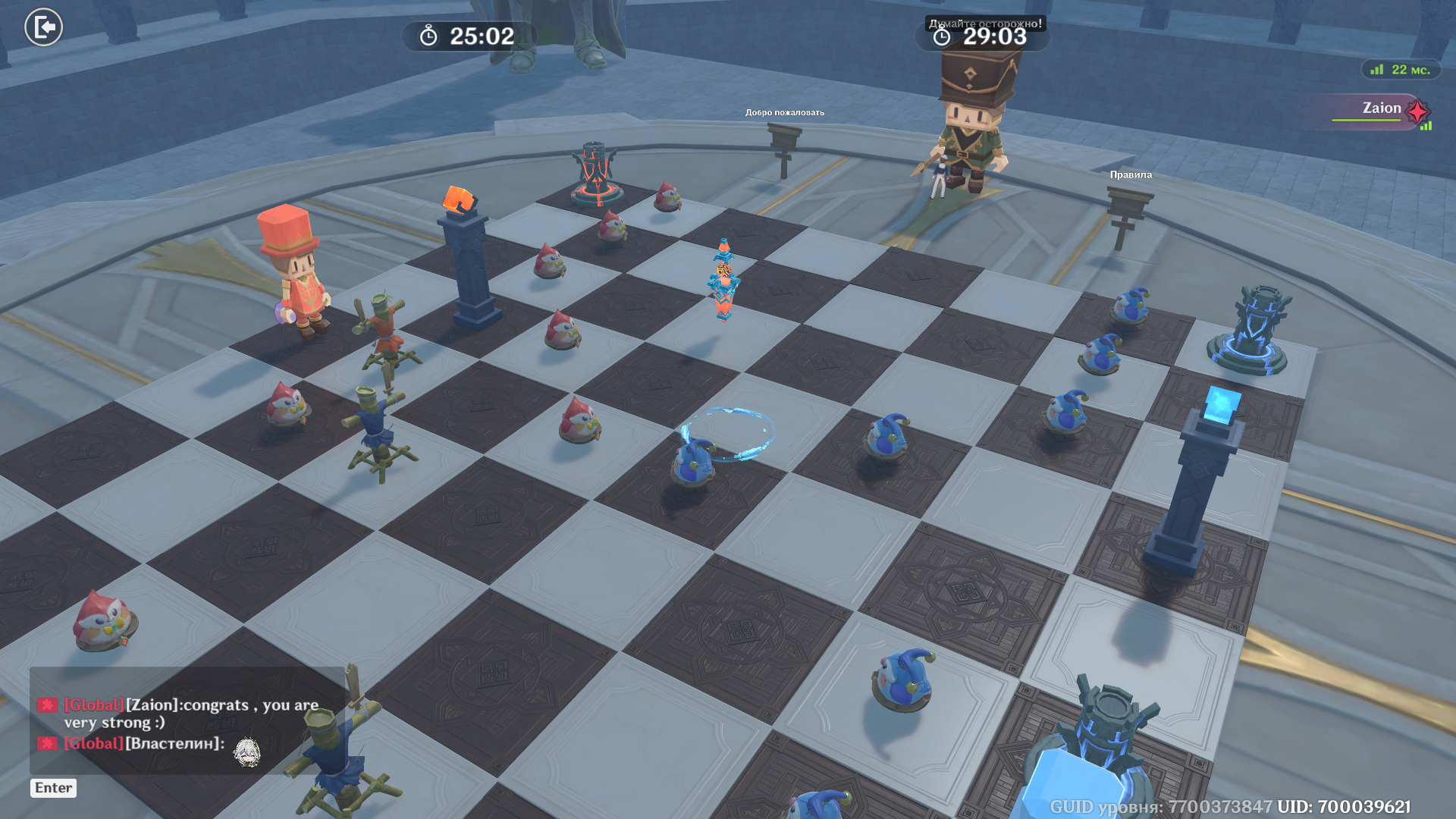Click the exit button with door arrow
The width and height of the screenshot is (1456, 819).
click(44, 27)
